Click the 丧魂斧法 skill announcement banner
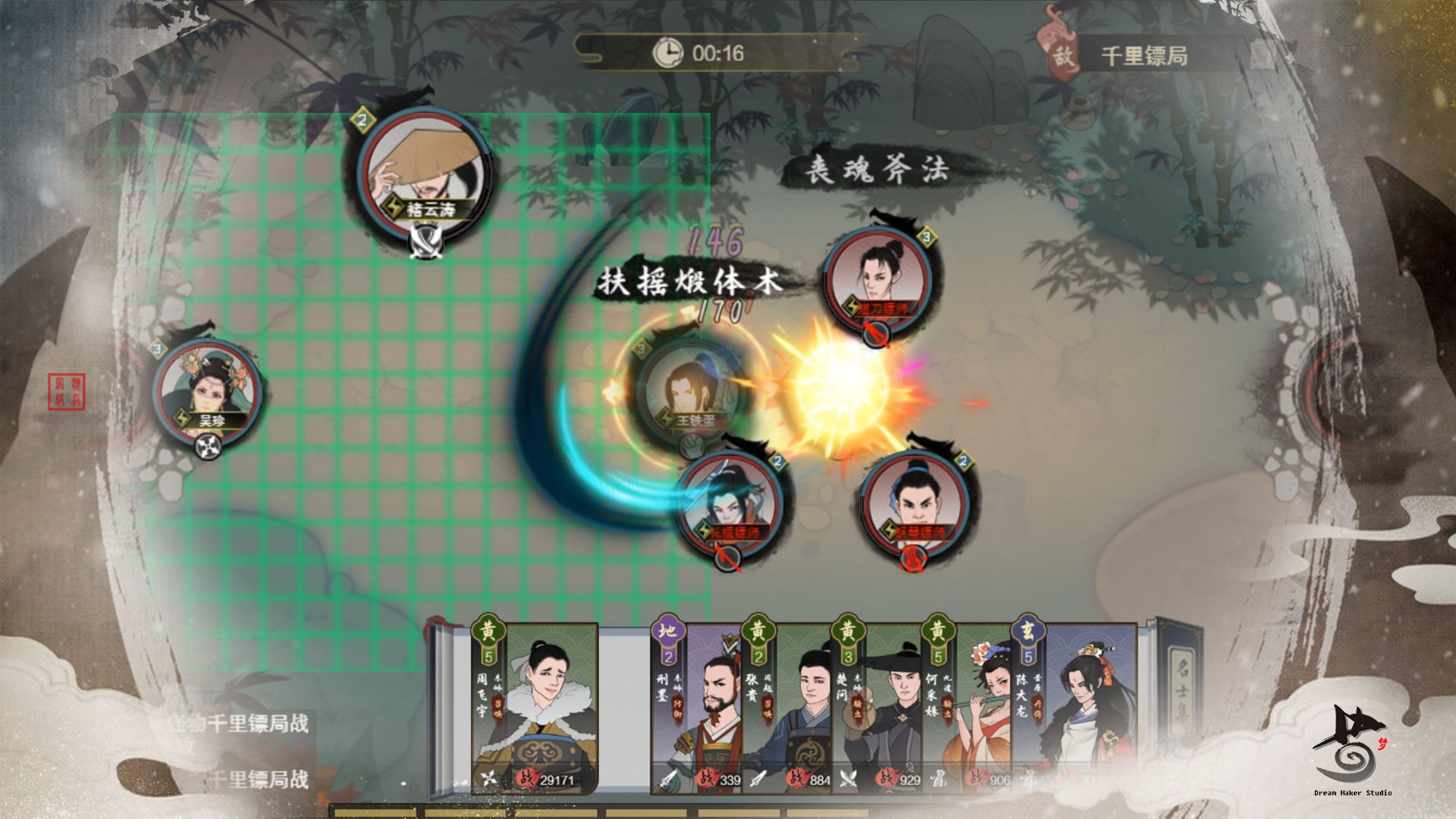1456x819 pixels. [x=876, y=170]
